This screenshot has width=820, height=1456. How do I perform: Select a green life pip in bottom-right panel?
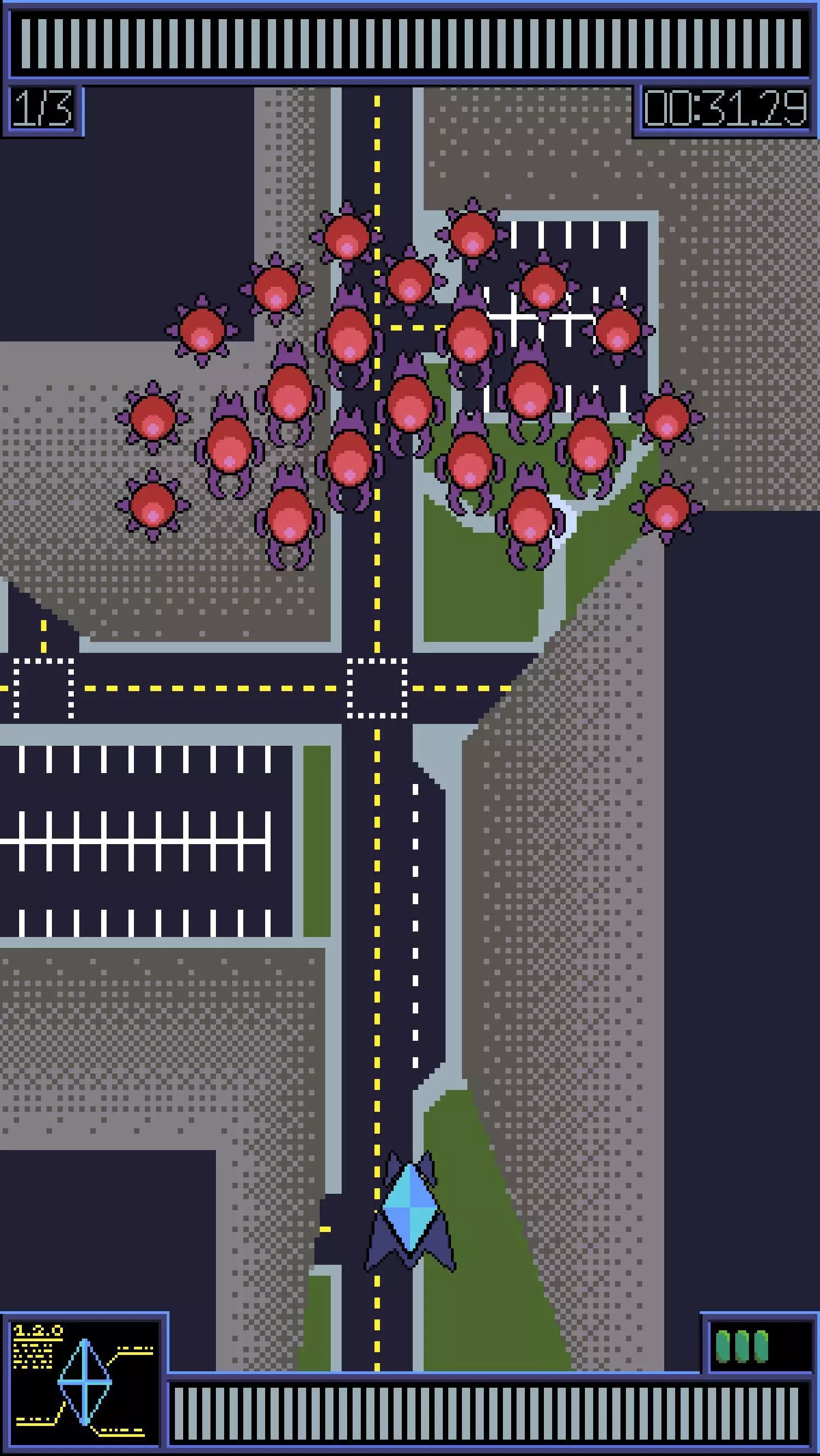pos(723,1346)
